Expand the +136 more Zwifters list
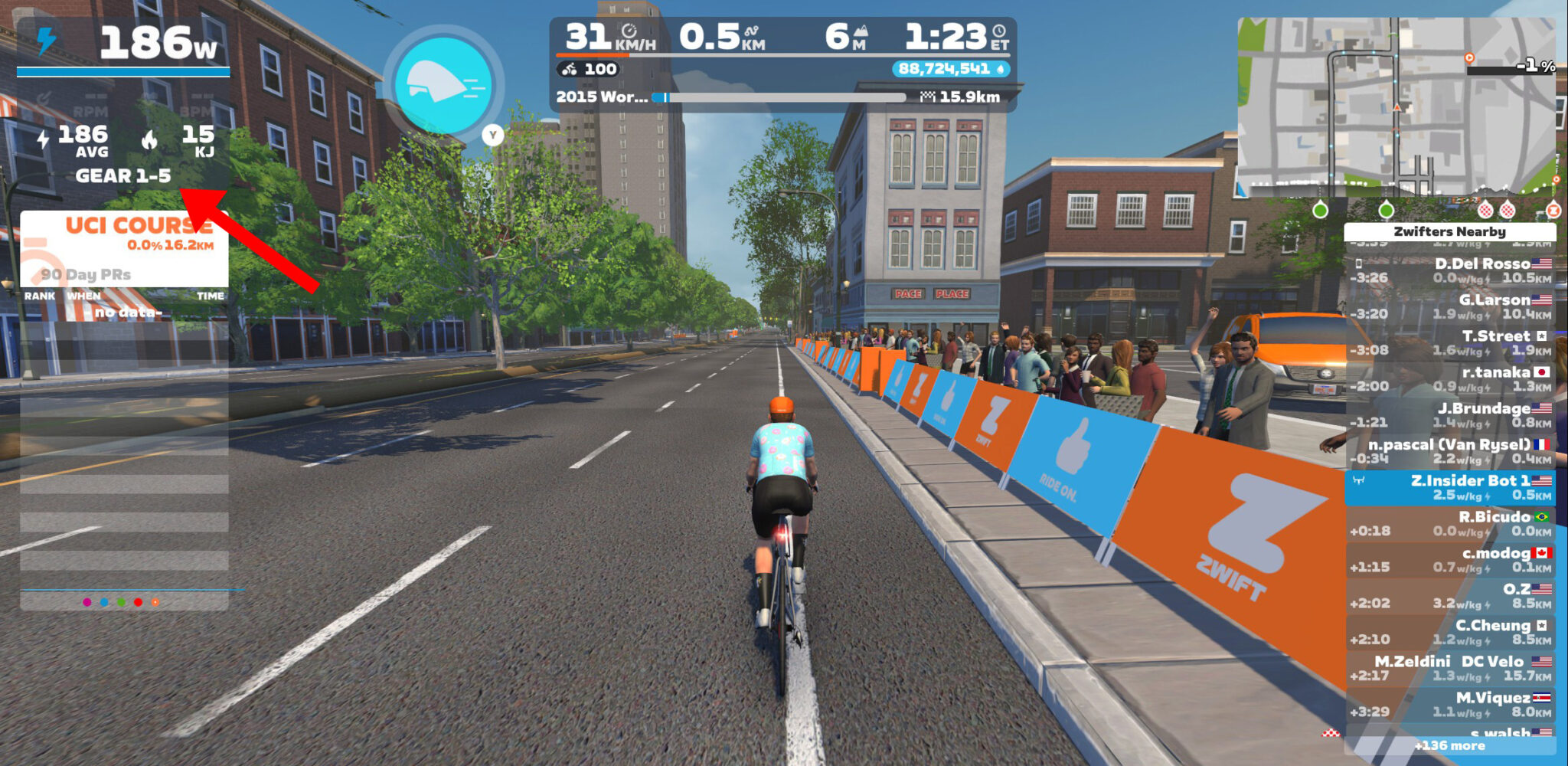The width and height of the screenshot is (1568, 766). click(x=1449, y=745)
